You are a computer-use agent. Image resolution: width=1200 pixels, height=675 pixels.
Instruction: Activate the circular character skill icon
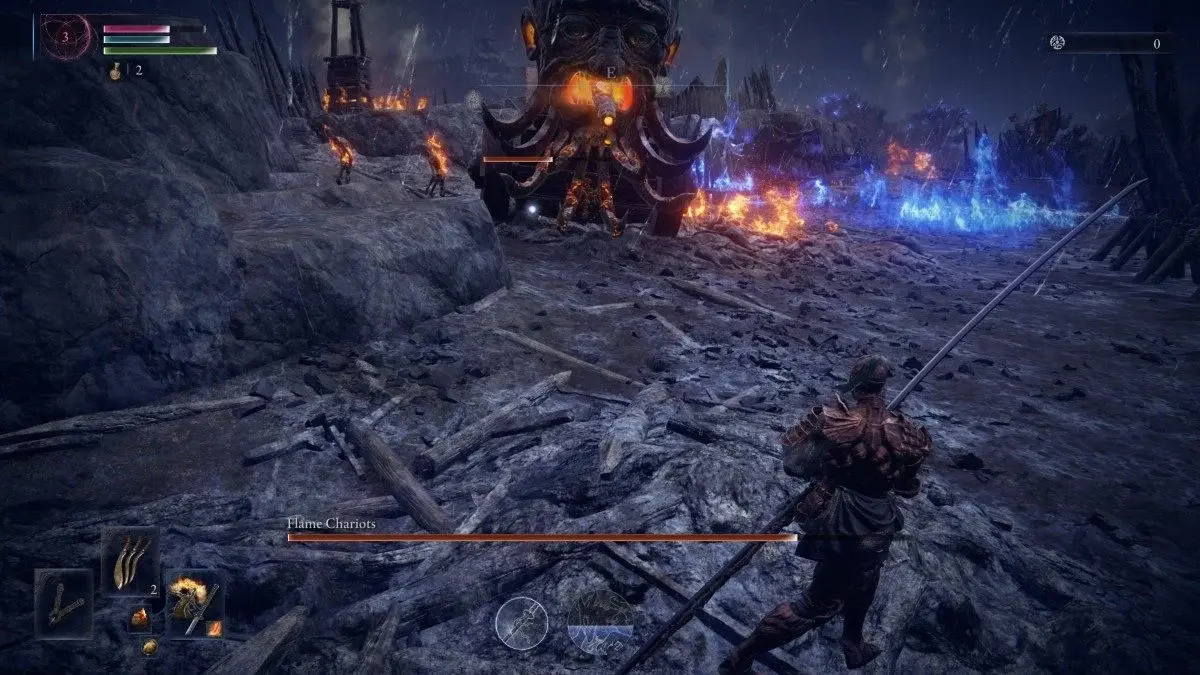(x=521, y=621)
